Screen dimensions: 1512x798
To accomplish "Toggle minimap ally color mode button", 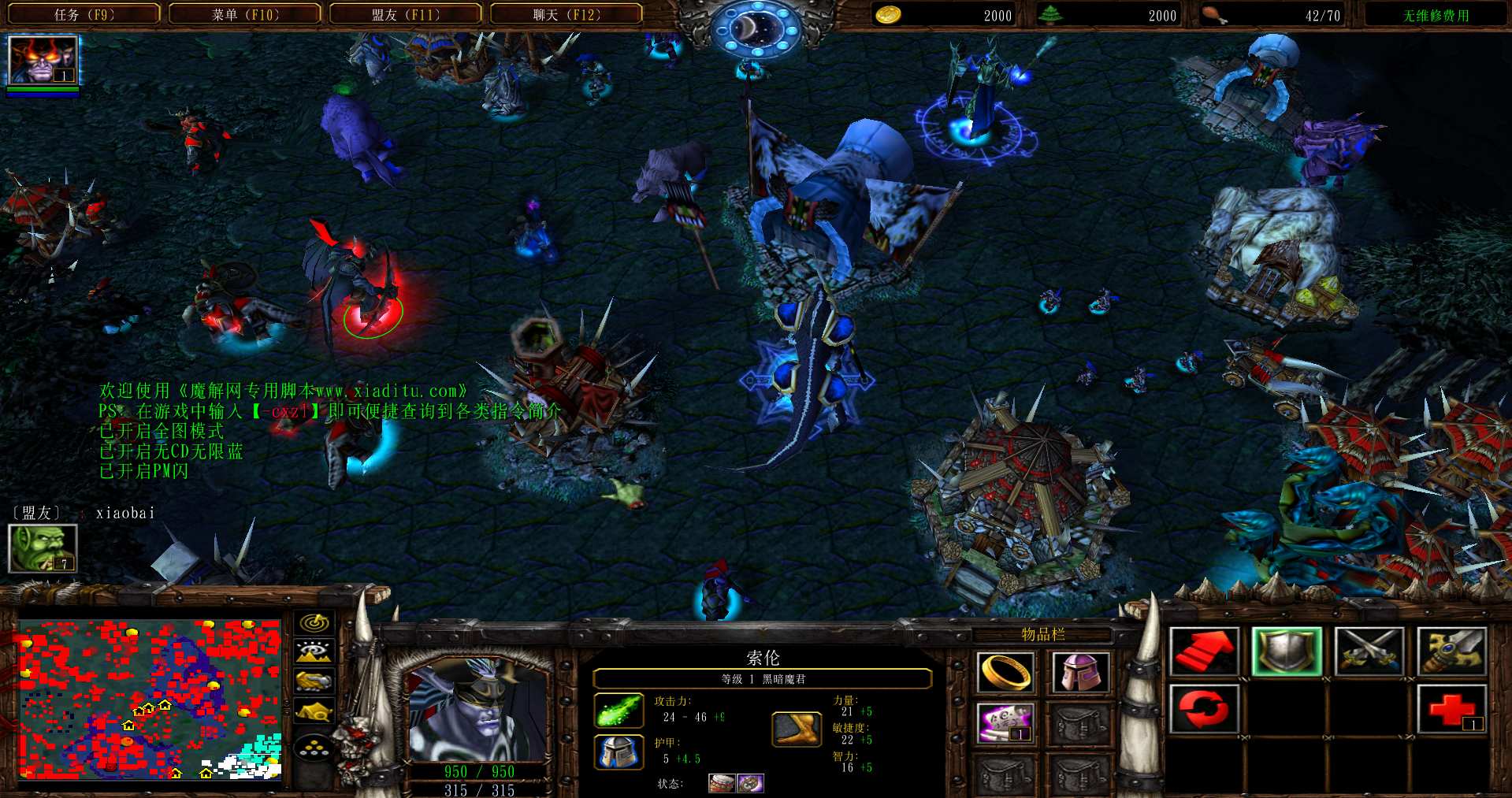I will pyautogui.click(x=314, y=681).
